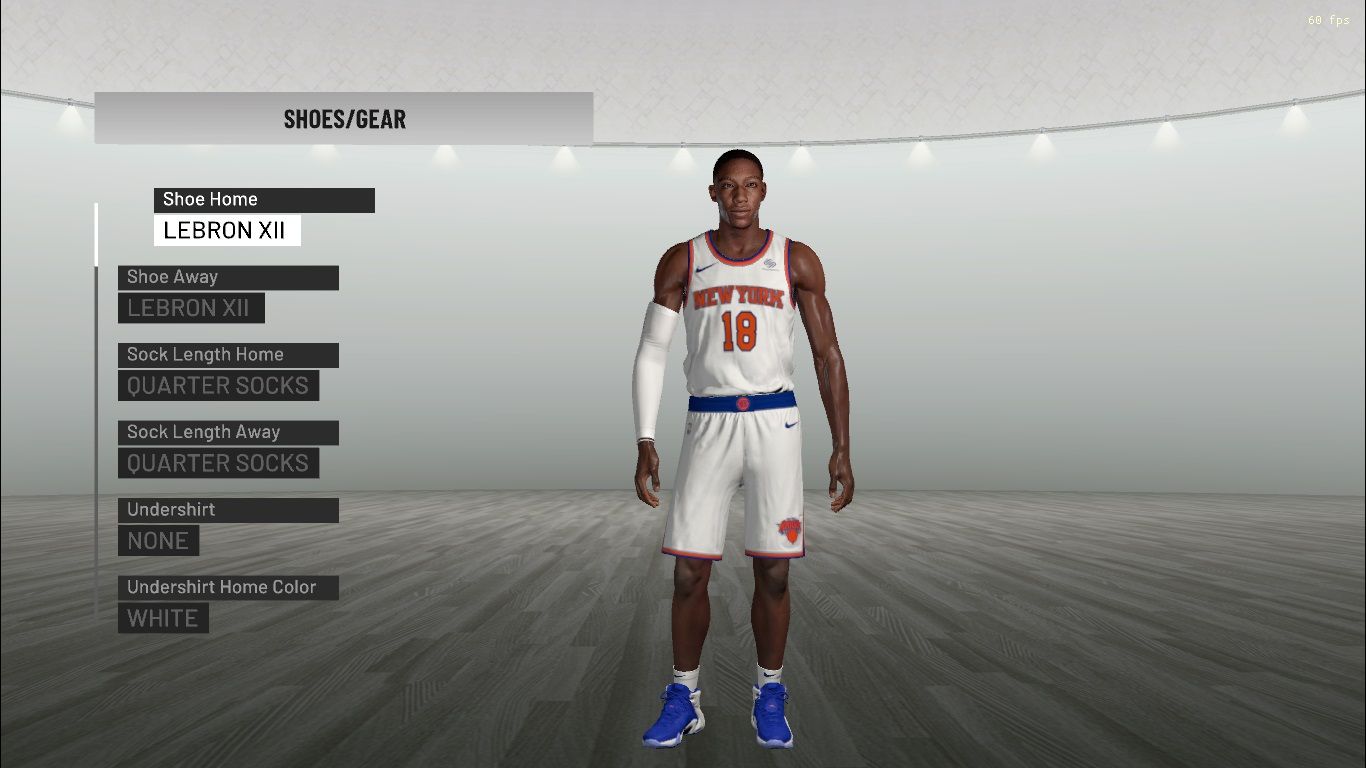Change the away QUARTER SOCKS value
The width and height of the screenshot is (1366, 768).
(218, 463)
